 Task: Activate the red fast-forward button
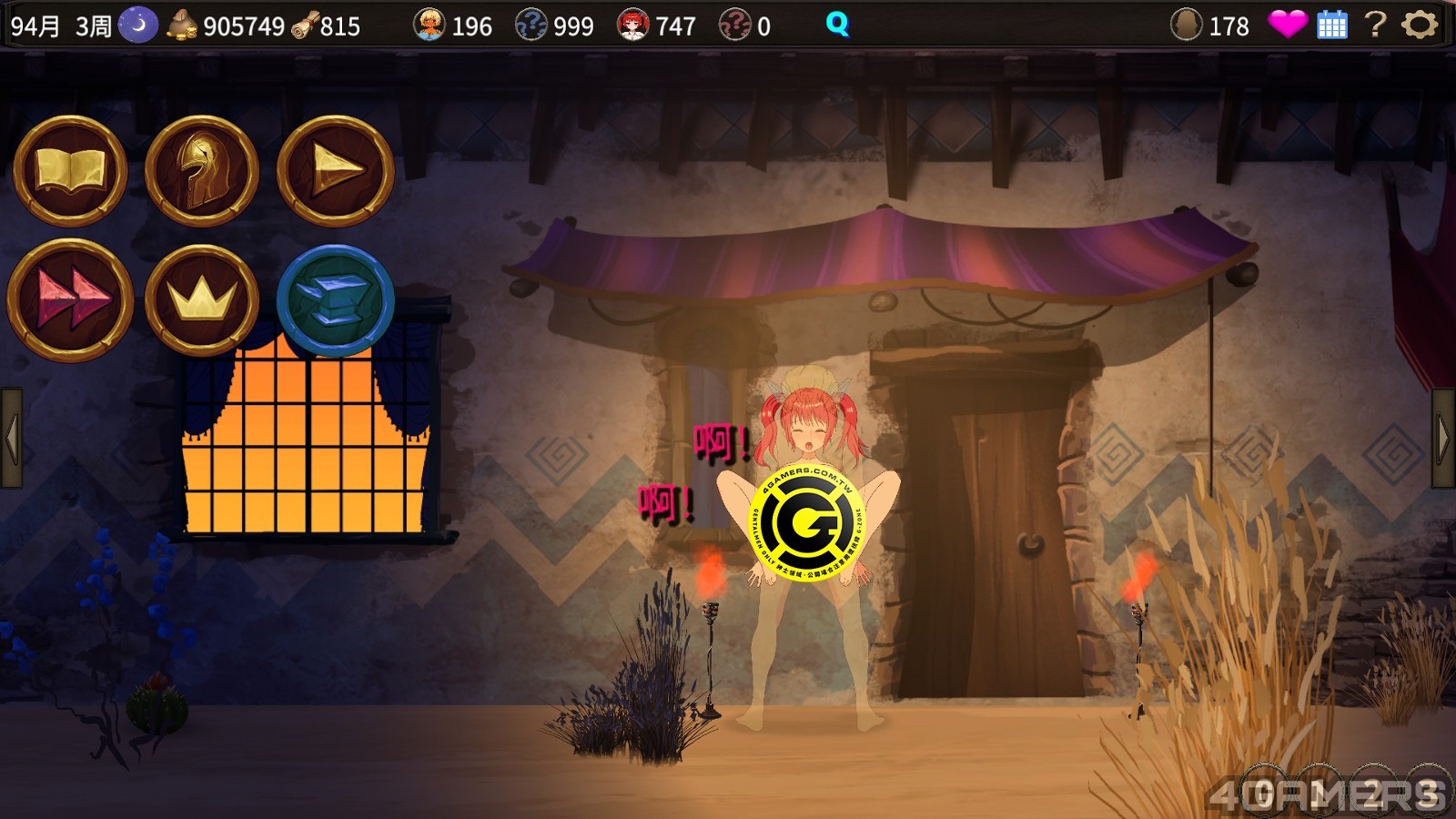tap(70, 299)
